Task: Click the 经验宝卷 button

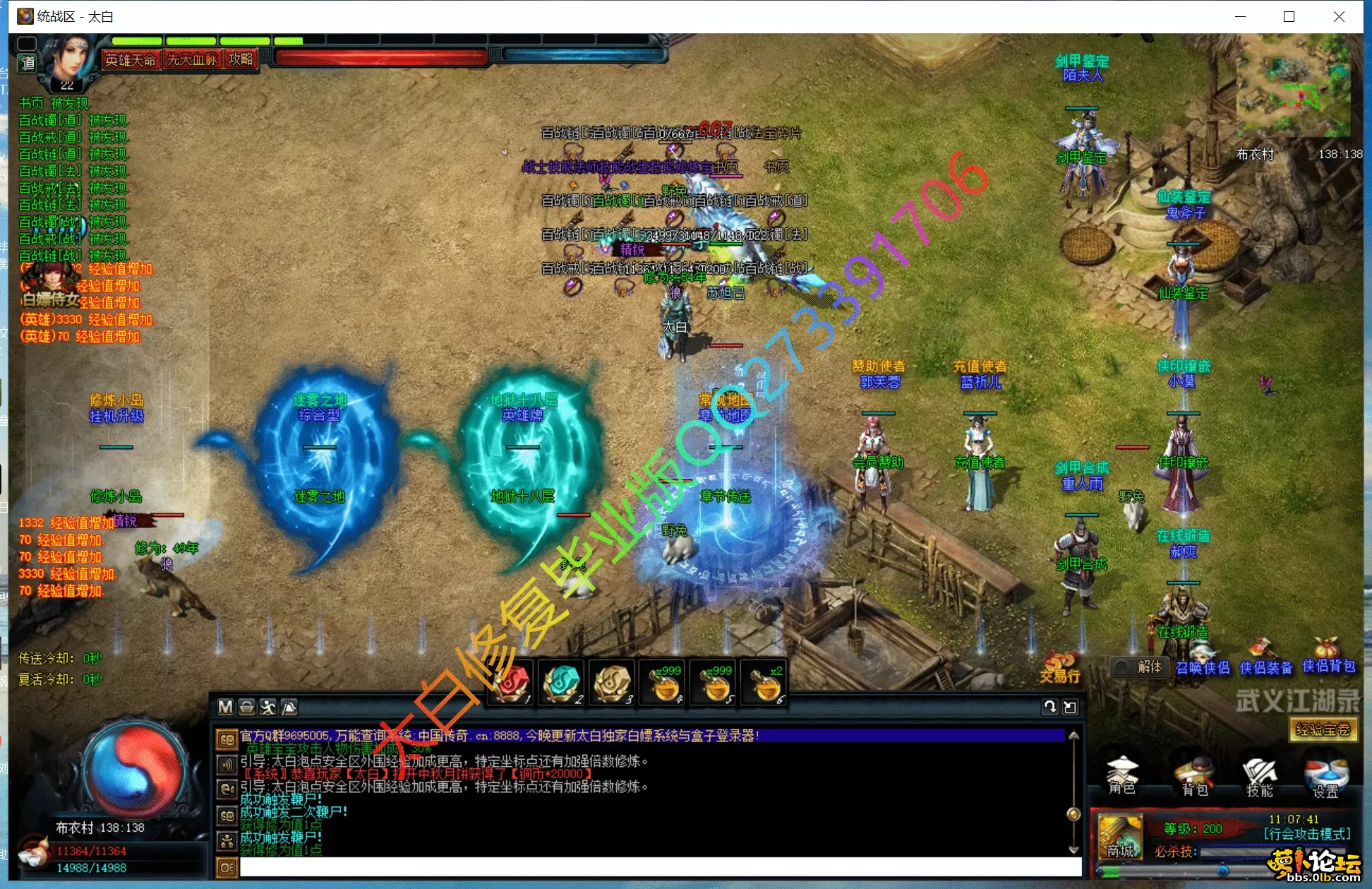Action: (1323, 729)
